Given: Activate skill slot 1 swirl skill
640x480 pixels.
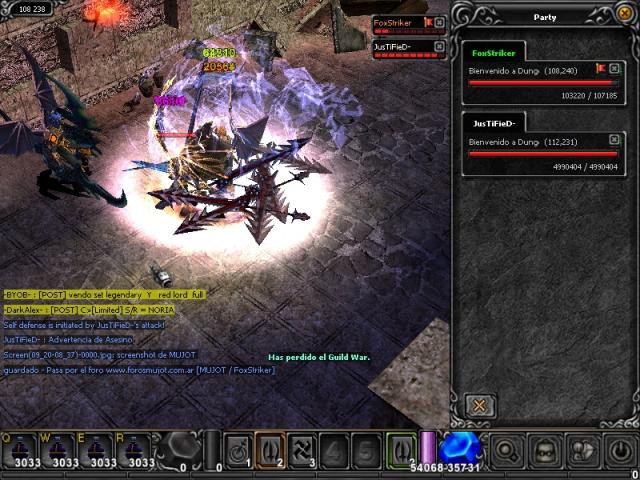Looking at the screenshot, I should 238,449.
